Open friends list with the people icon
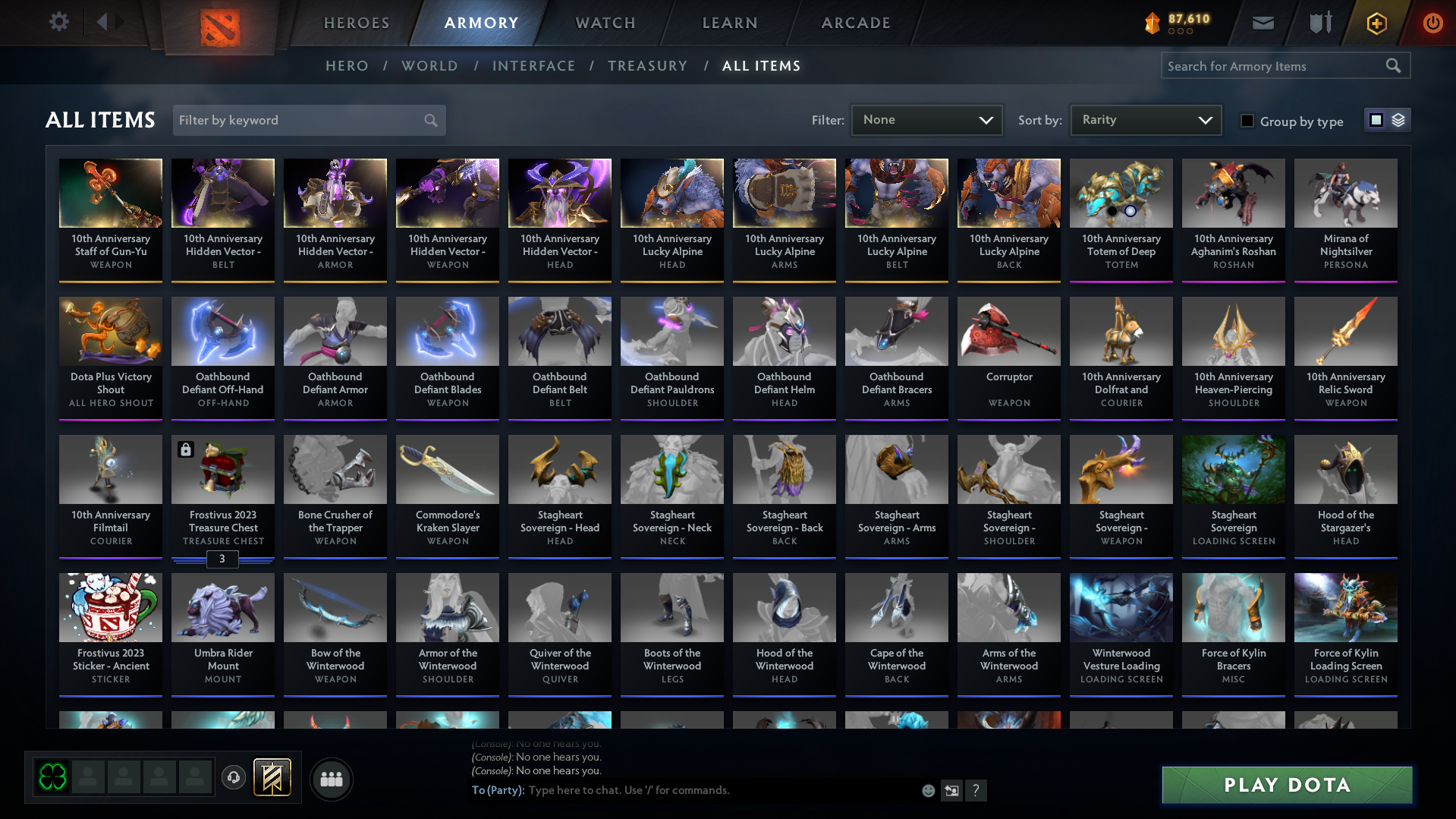Screen dimensions: 1456x819 pos(330,779)
